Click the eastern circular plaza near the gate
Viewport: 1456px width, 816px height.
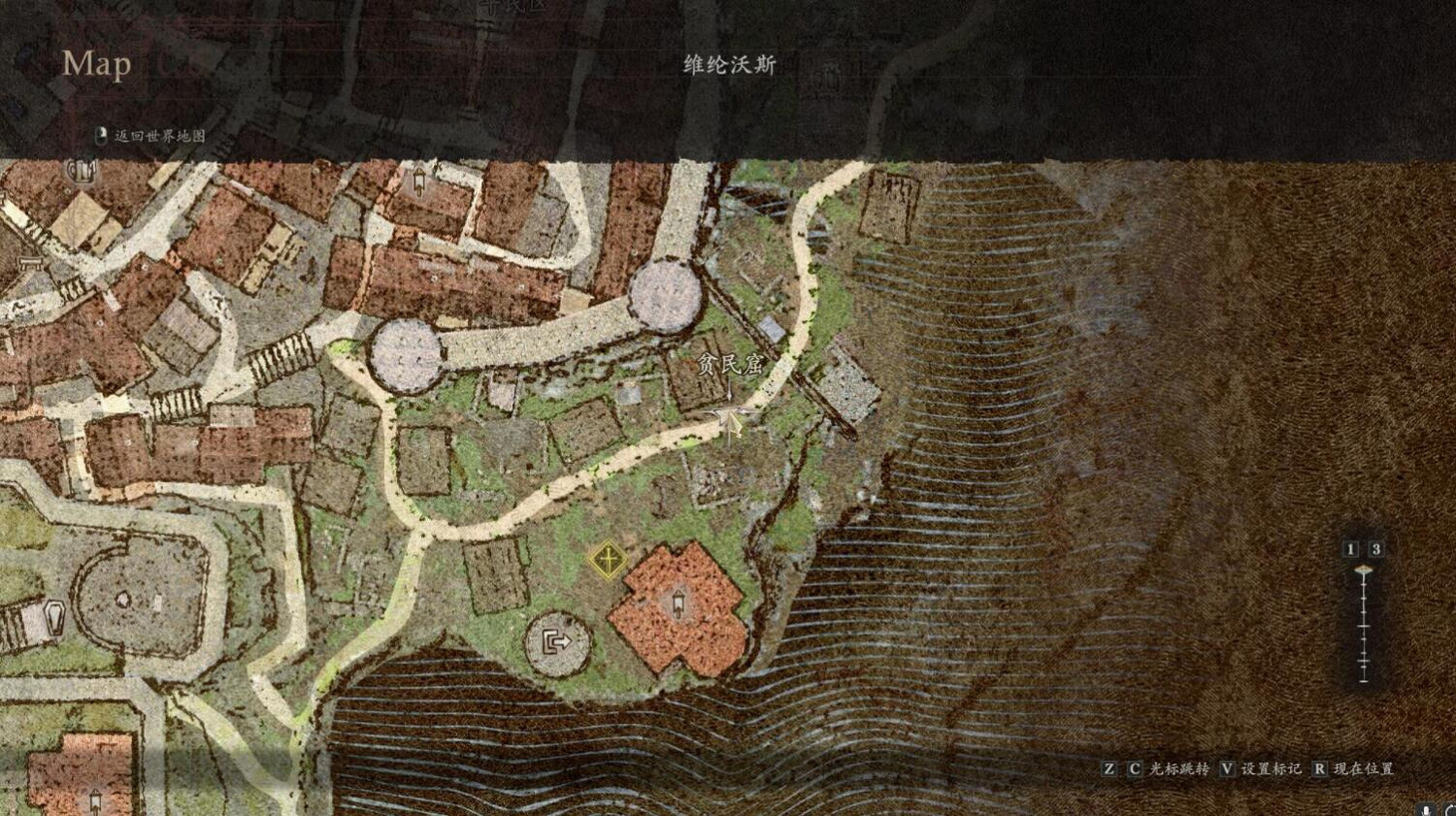click(x=664, y=297)
